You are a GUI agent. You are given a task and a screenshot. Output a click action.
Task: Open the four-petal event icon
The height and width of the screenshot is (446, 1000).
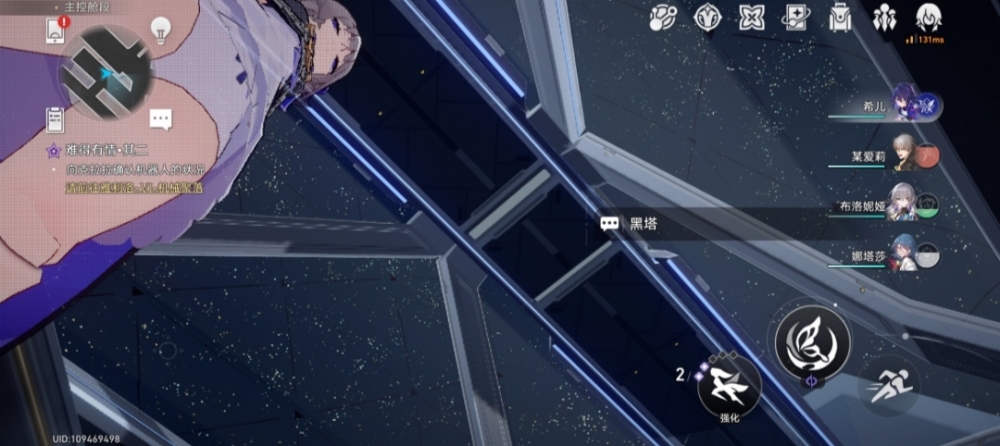(x=752, y=17)
